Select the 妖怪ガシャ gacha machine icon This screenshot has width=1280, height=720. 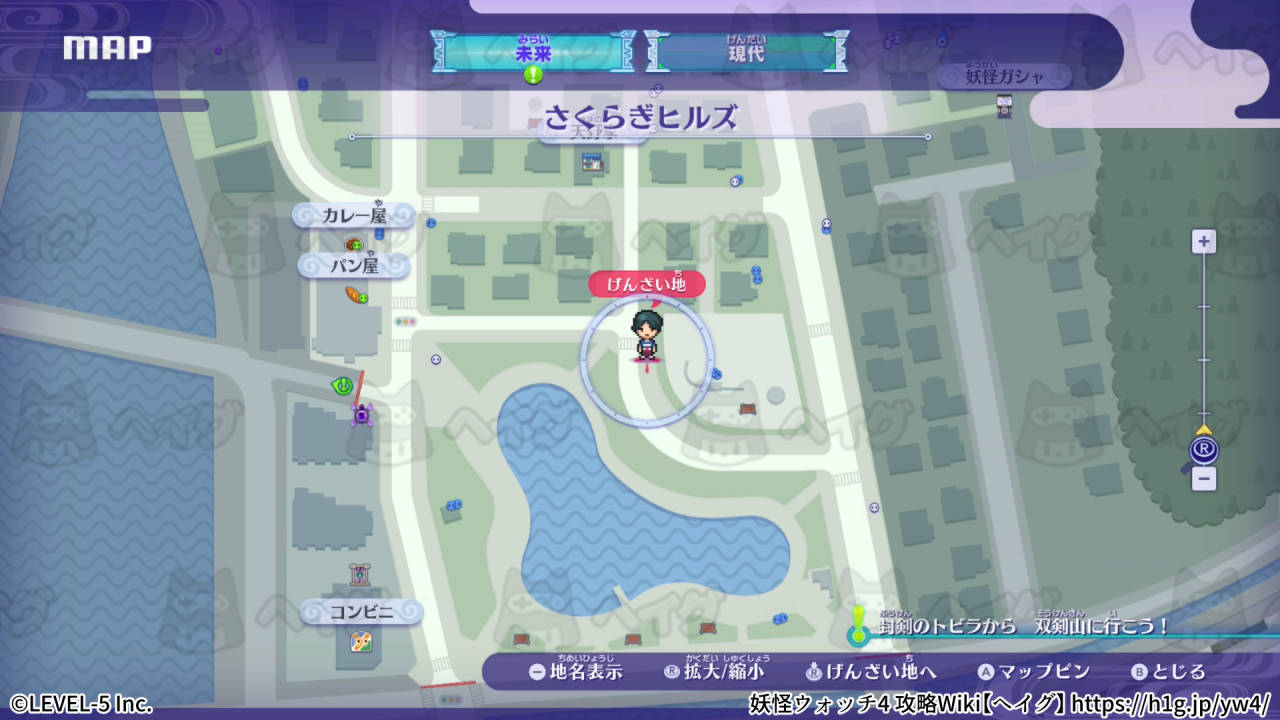[x=1004, y=107]
